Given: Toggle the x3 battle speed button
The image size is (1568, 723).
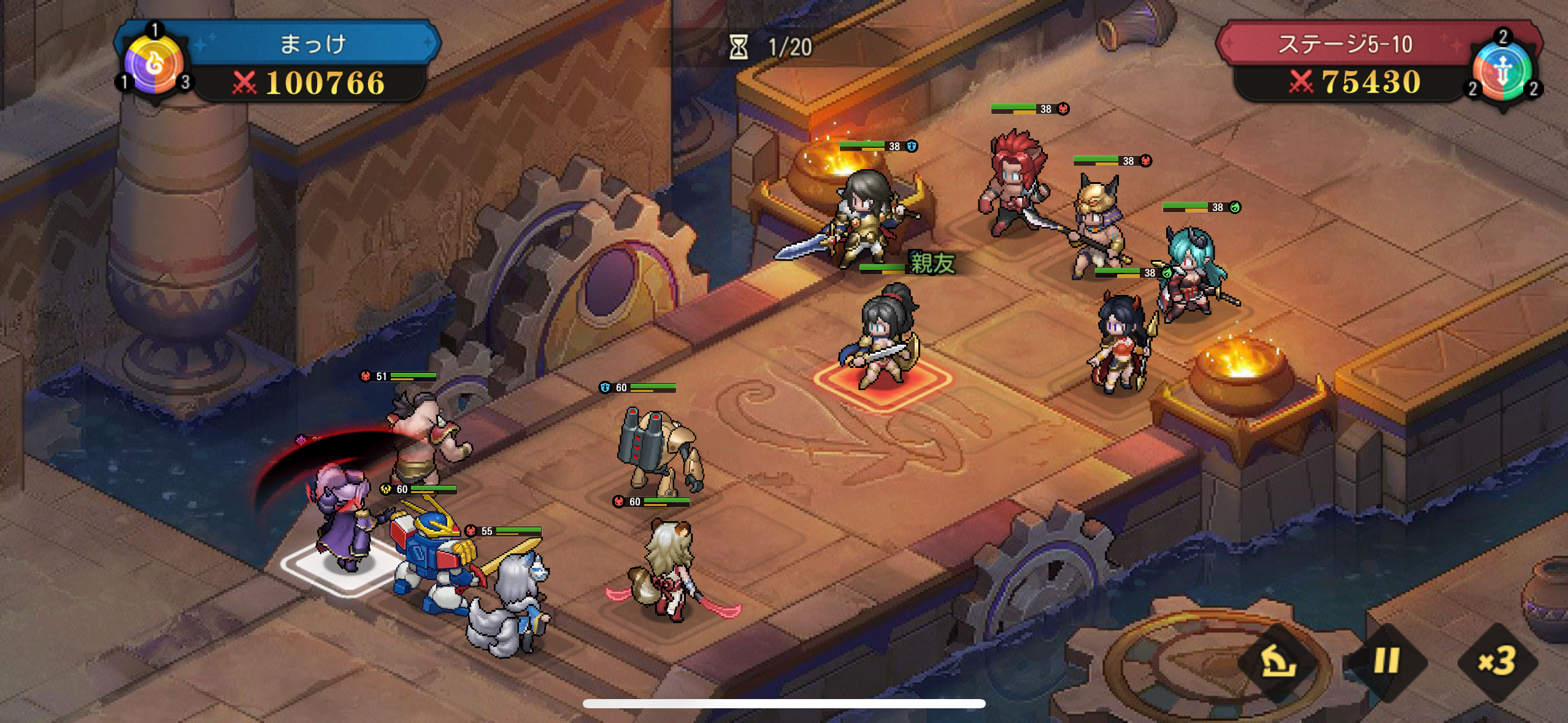Looking at the screenshot, I should pyautogui.click(x=1497, y=662).
